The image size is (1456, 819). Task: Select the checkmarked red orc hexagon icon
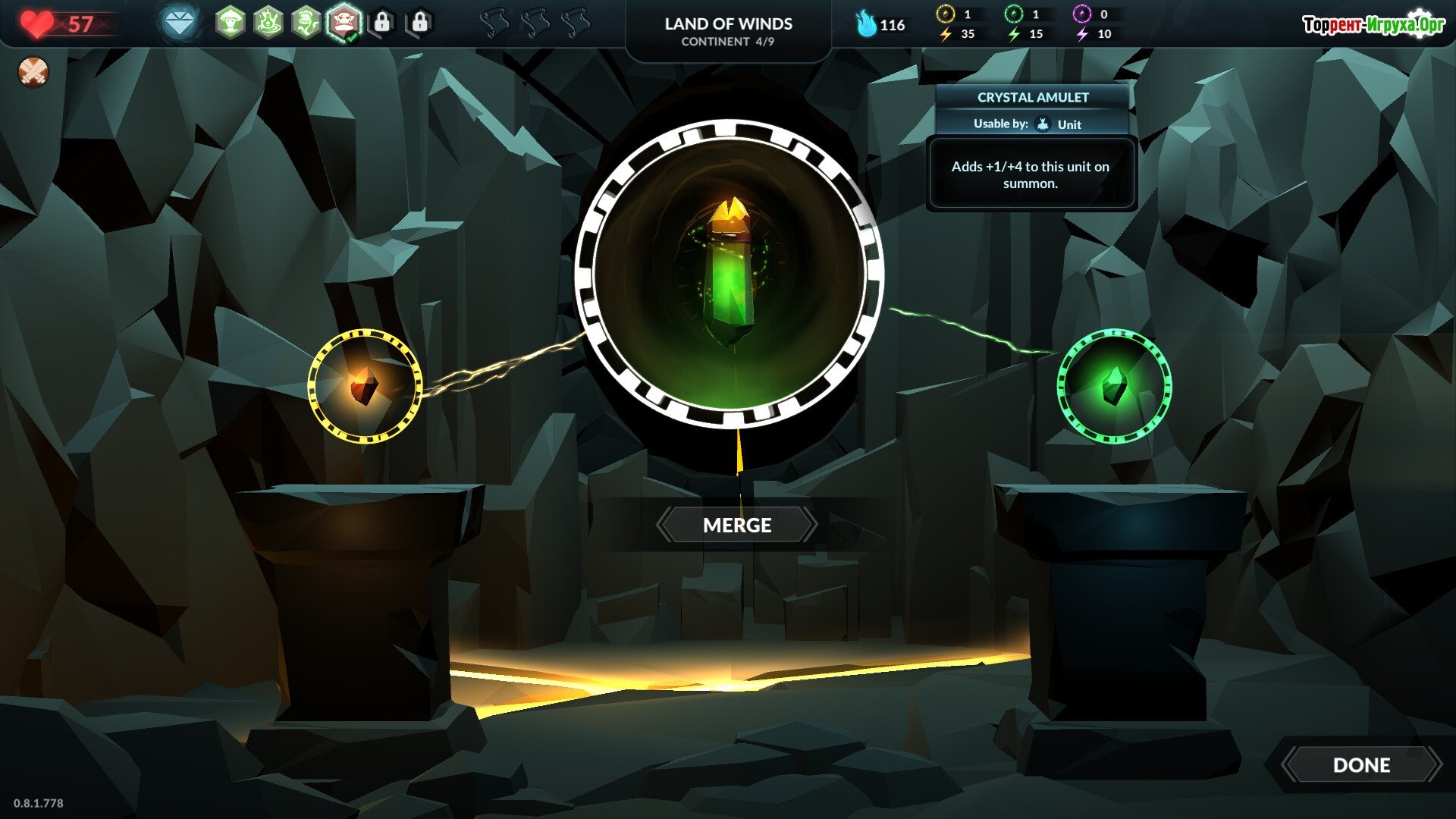344,24
